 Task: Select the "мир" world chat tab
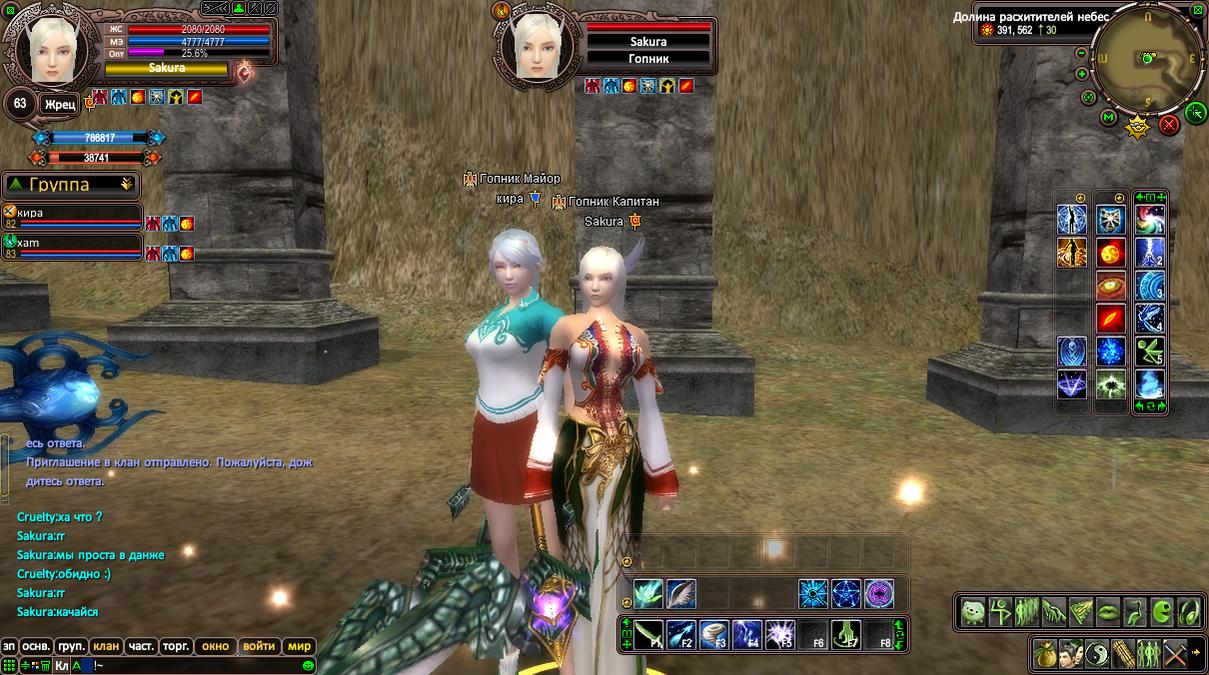(x=299, y=646)
